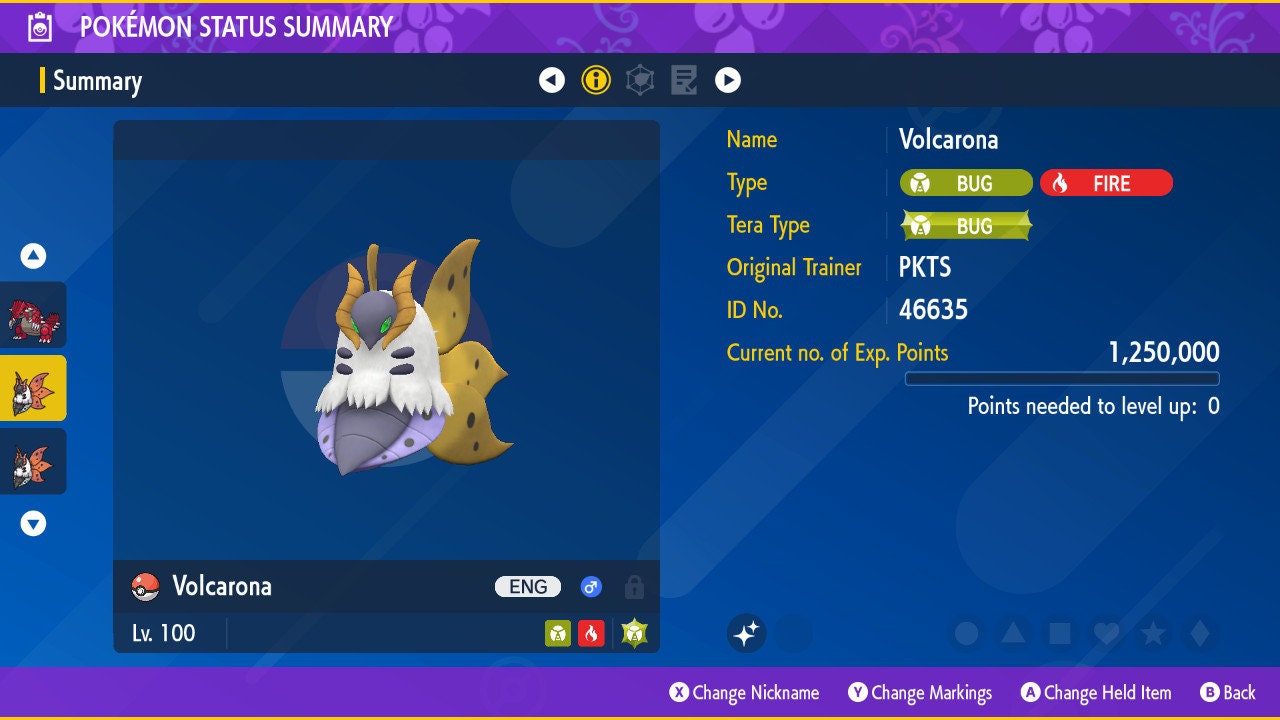Viewport: 1280px width, 720px height.
Task: Toggle the circle marking
Action: (x=966, y=633)
